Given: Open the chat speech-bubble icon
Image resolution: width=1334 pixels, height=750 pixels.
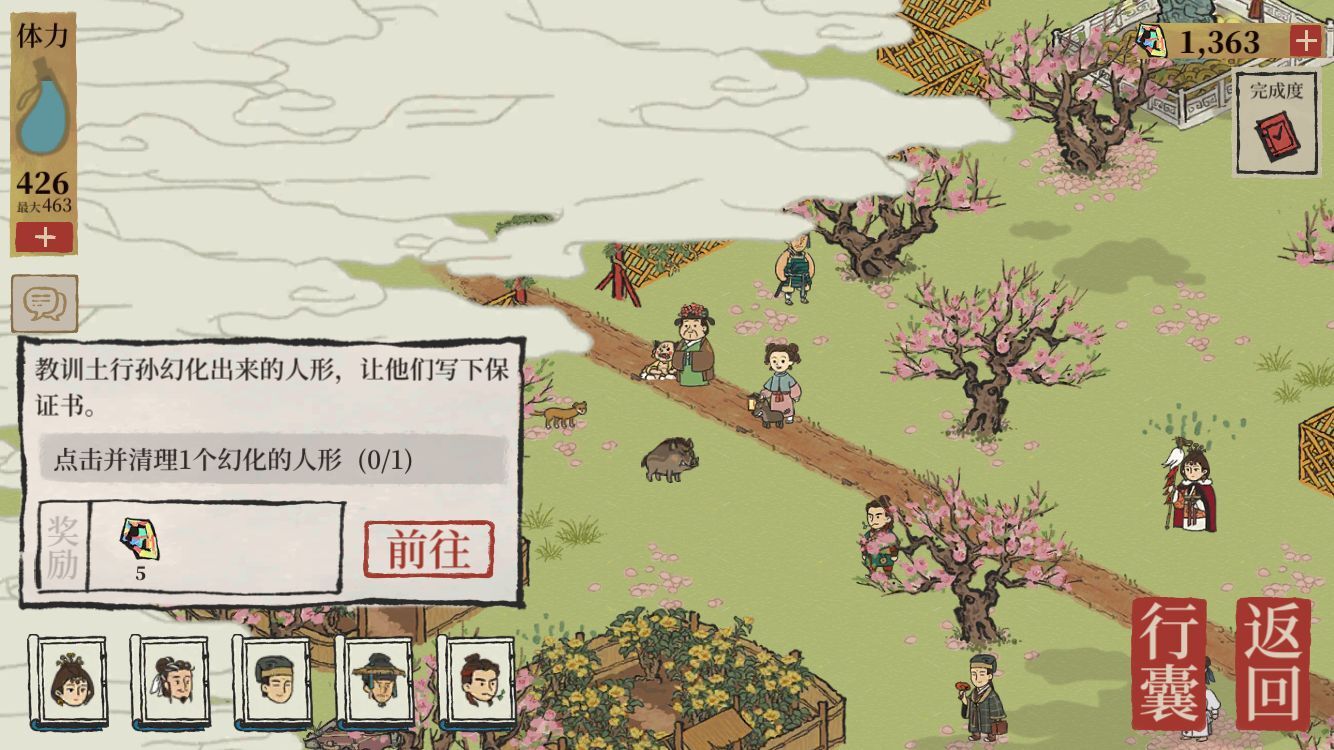Looking at the screenshot, I should [x=44, y=303].
